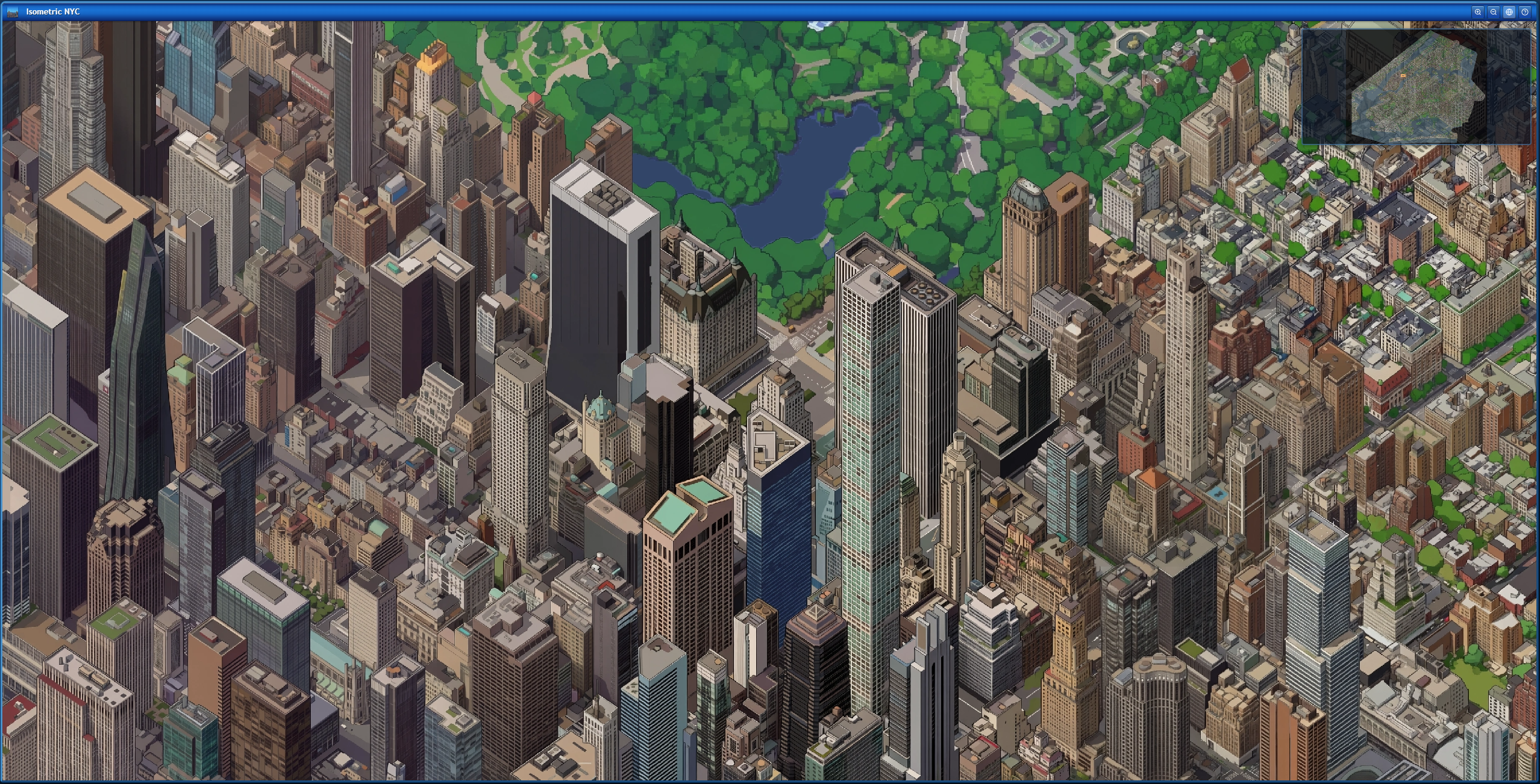
Task: Click the Isometric NYC app icon
Action: point(13,11)
